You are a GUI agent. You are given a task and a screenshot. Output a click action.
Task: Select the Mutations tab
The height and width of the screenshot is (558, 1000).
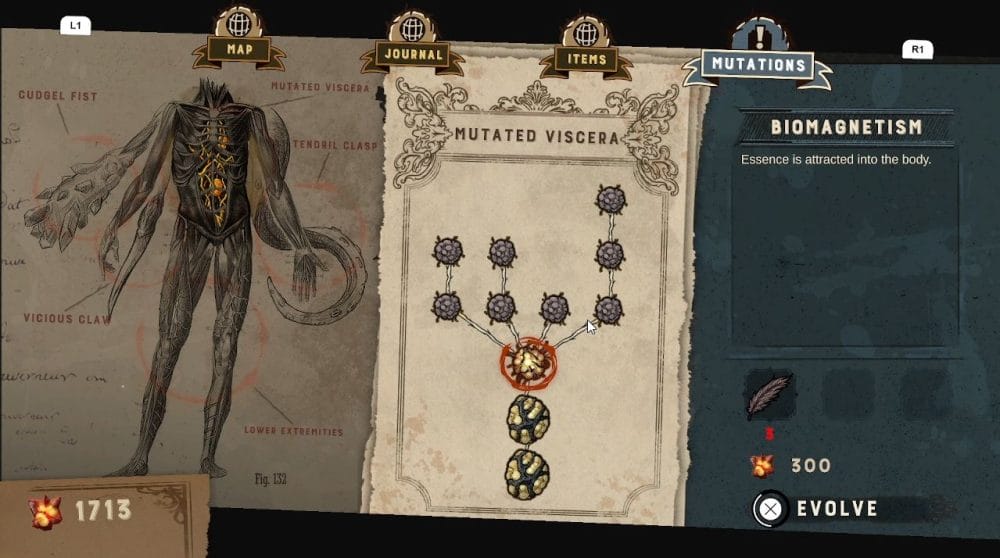757,65
